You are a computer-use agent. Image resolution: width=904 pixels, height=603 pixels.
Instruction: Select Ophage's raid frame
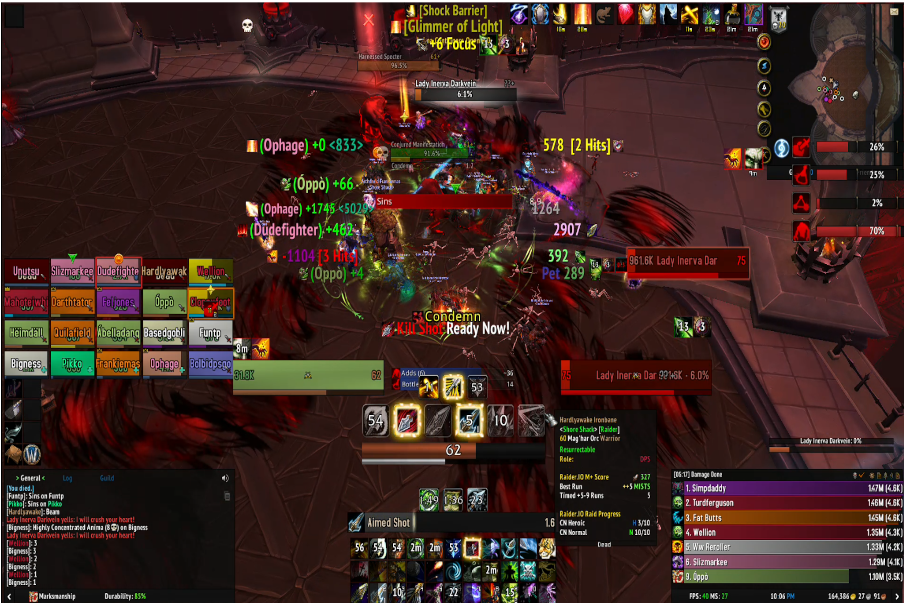[x=164, y=363]
